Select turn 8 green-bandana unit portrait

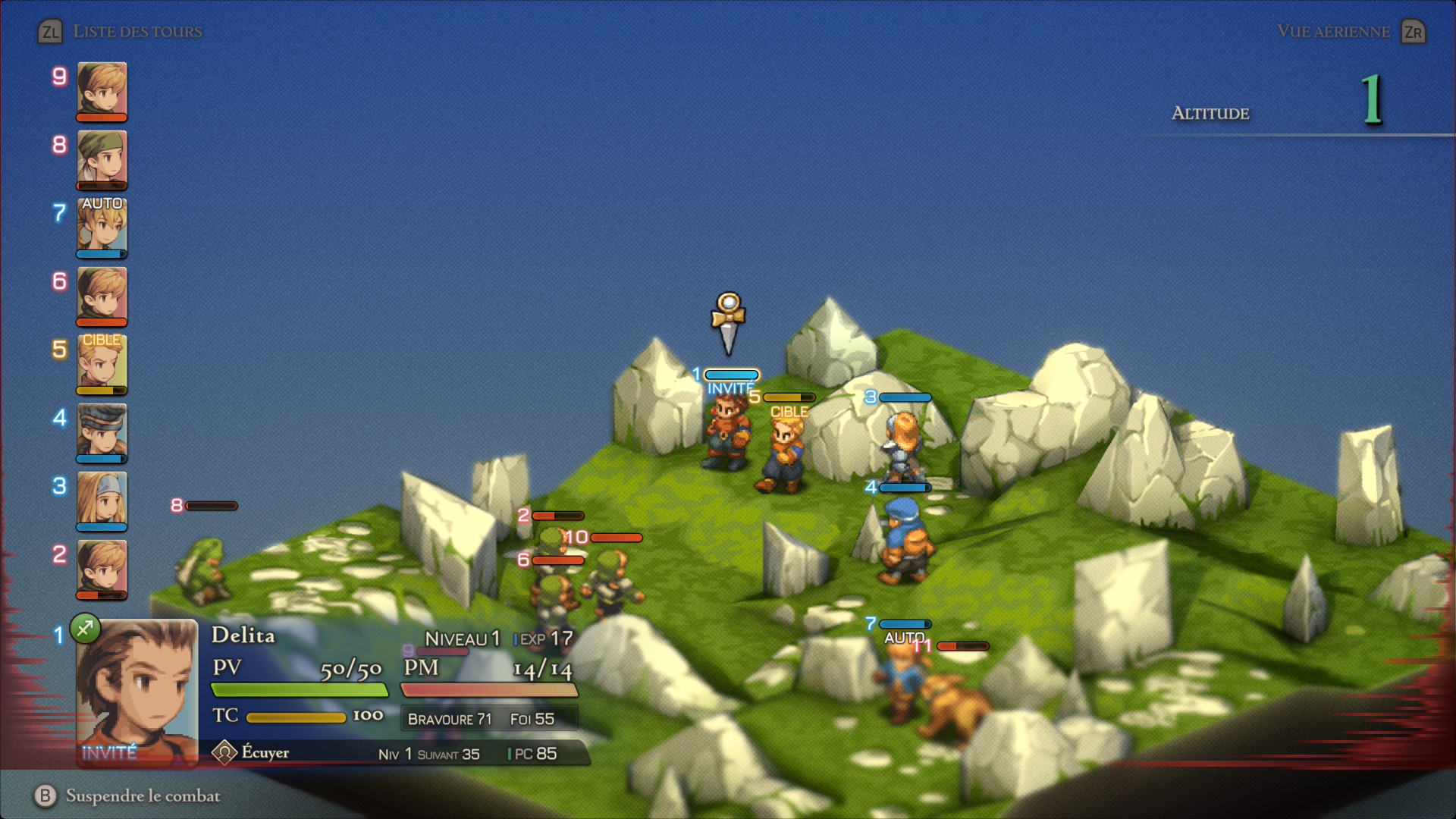102,158
